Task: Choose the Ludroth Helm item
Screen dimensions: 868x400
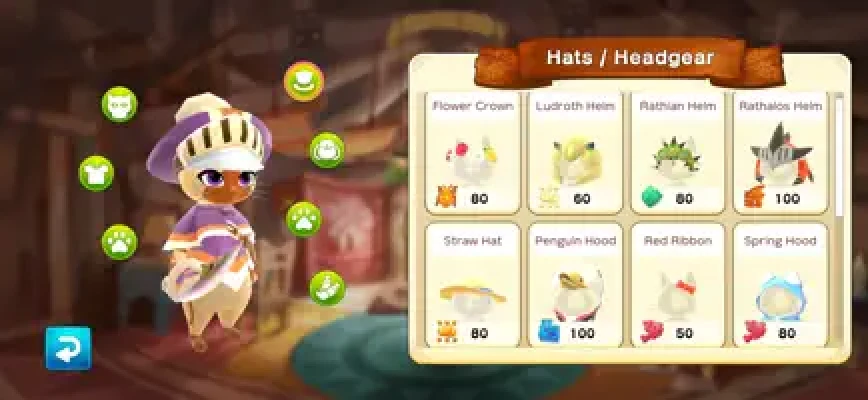Action: (x=575, y=153)
